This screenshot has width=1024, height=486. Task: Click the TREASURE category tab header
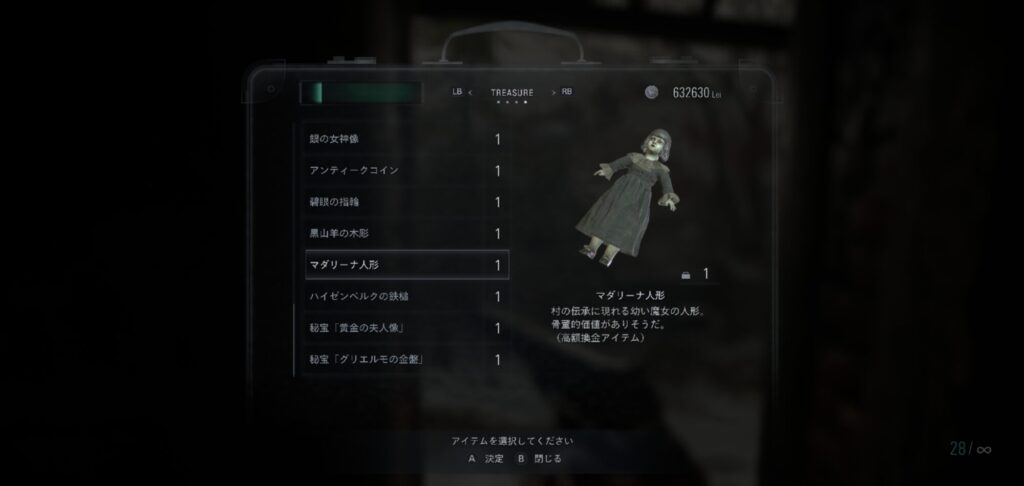coord(511,92)
